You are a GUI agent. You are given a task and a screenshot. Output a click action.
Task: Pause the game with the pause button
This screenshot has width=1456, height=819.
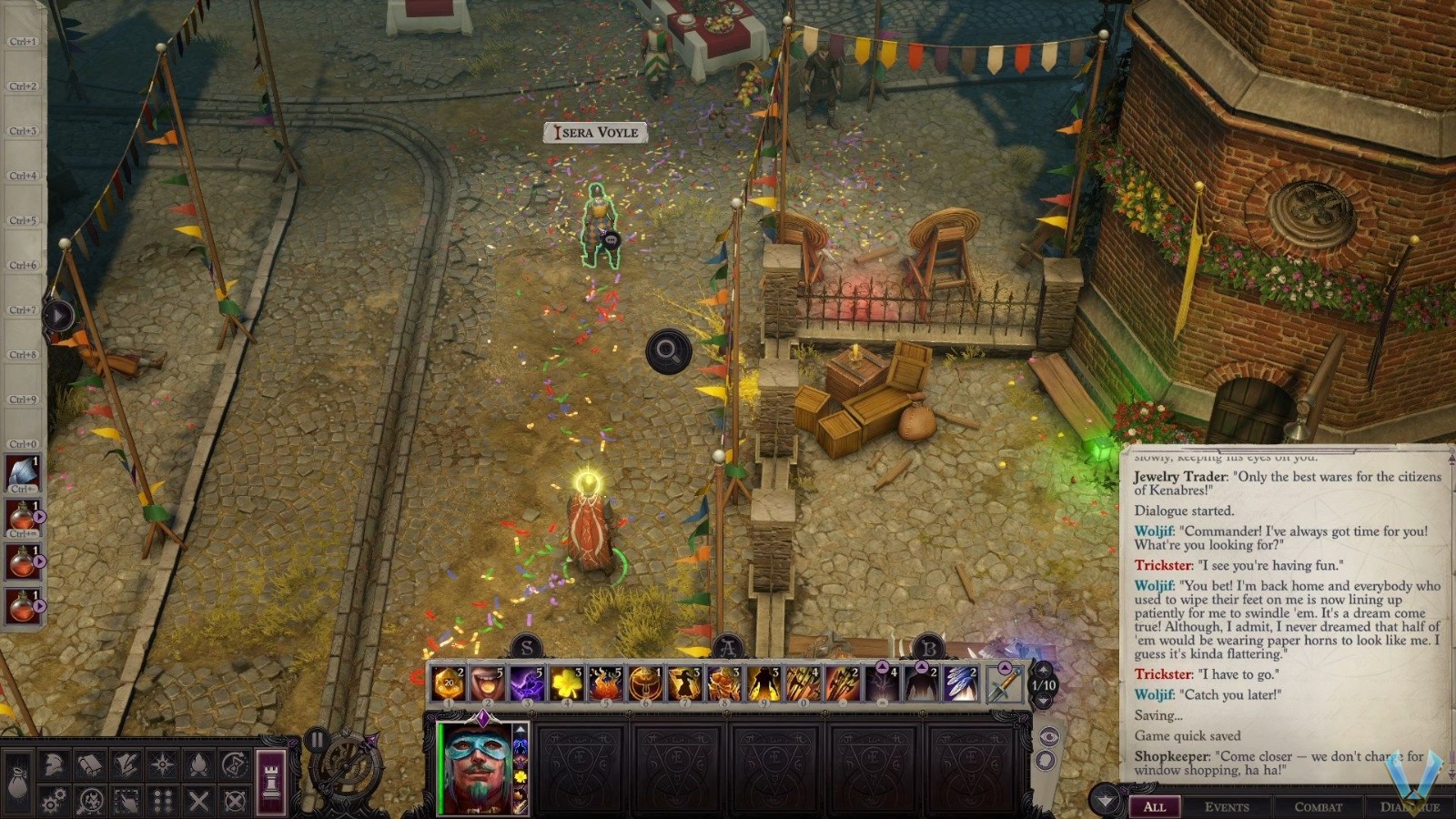point(317,741)
